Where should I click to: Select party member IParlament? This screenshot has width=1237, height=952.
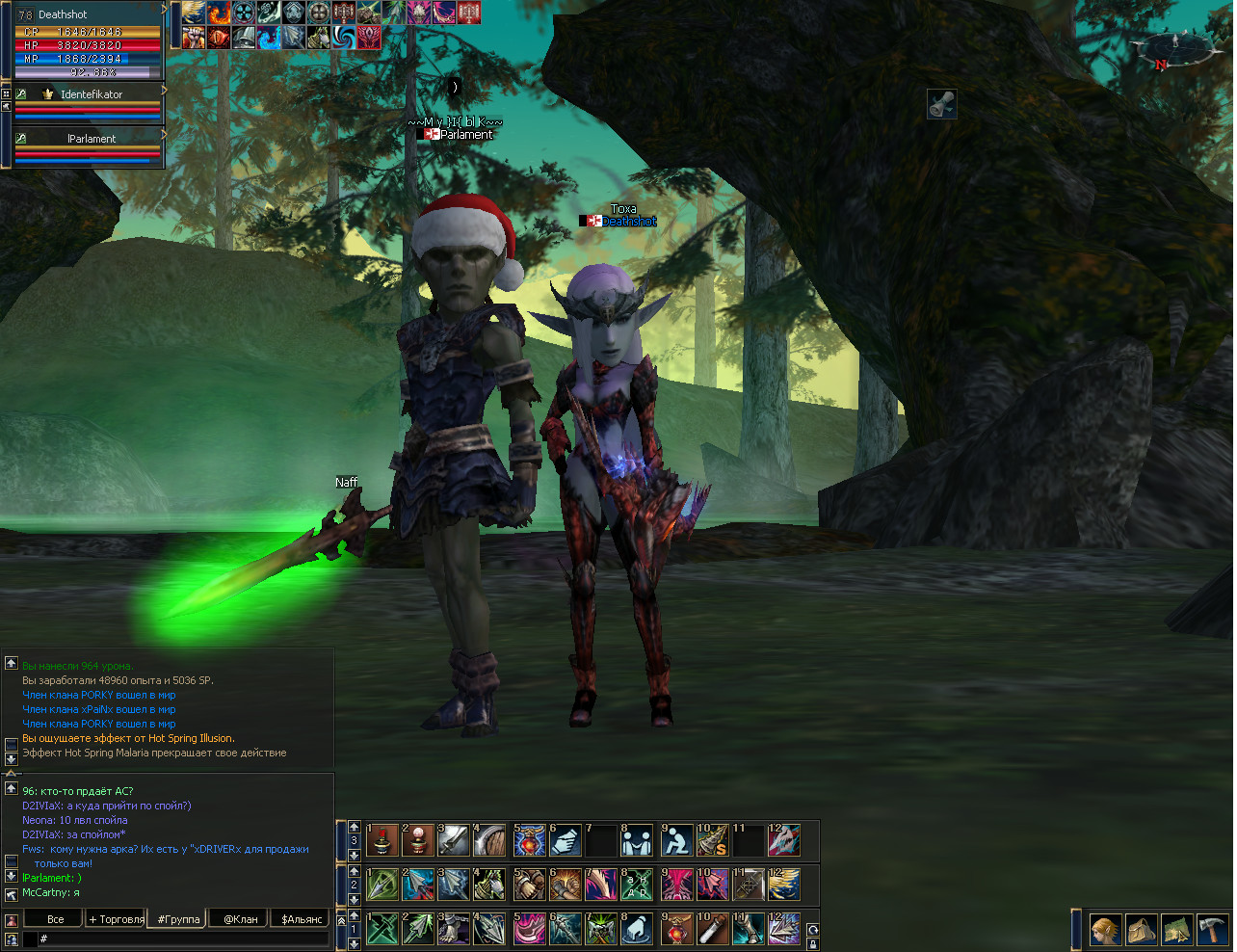(x=91, y=139)
